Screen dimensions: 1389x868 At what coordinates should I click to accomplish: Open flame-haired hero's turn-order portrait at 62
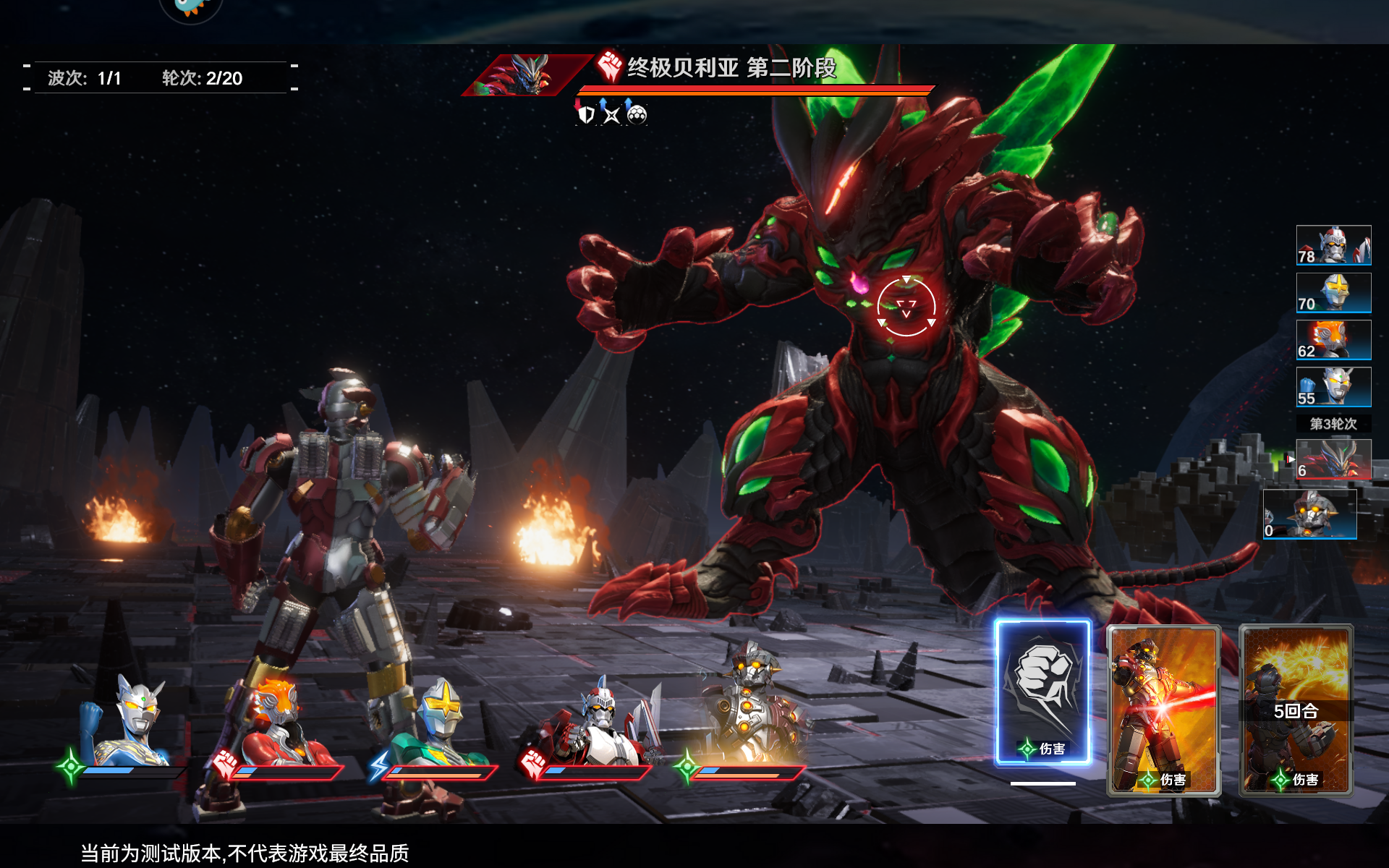click(1333, 339)
